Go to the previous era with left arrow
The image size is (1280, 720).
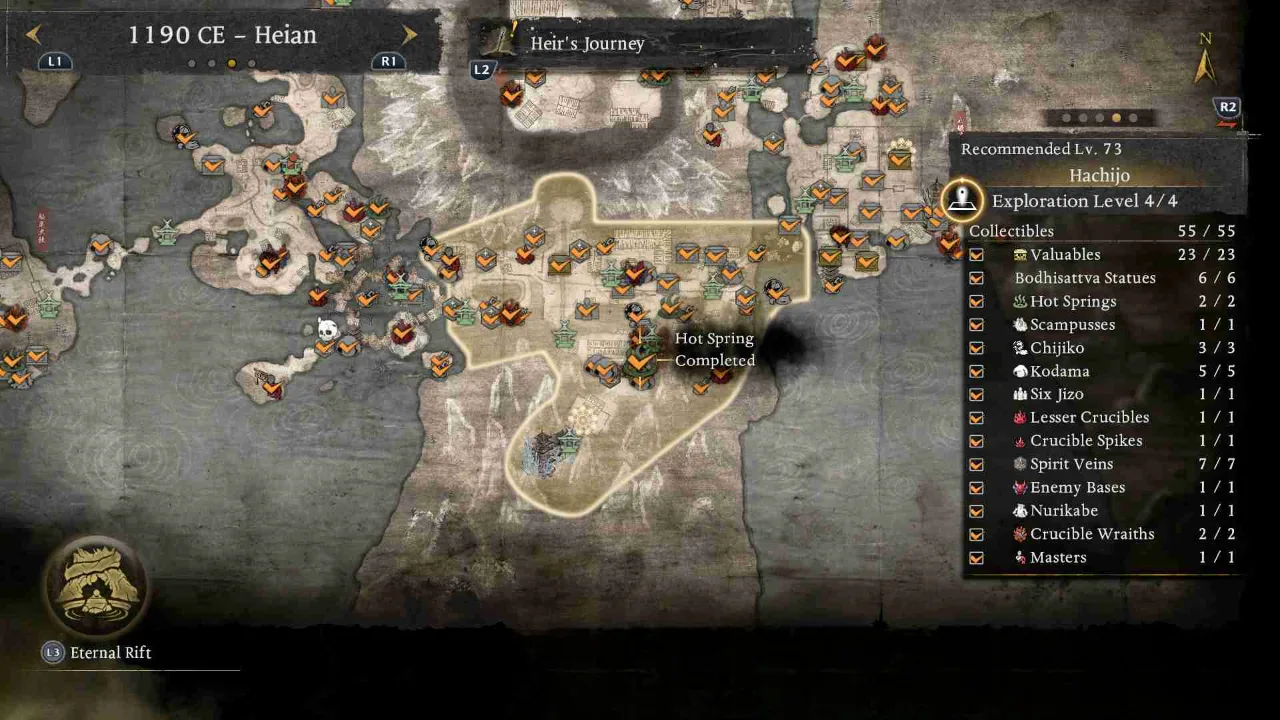click(33, 35)
